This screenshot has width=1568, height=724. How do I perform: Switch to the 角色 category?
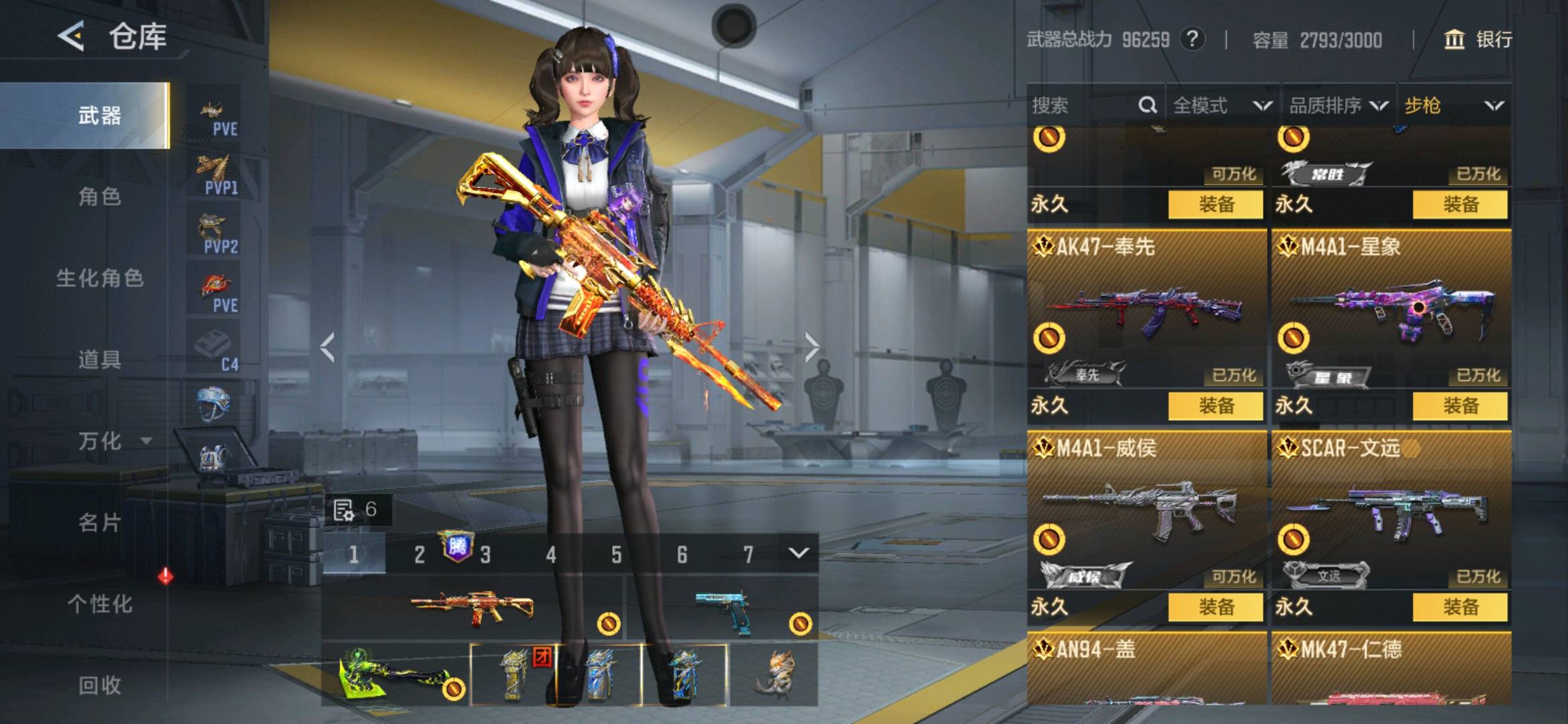[99, 197]
